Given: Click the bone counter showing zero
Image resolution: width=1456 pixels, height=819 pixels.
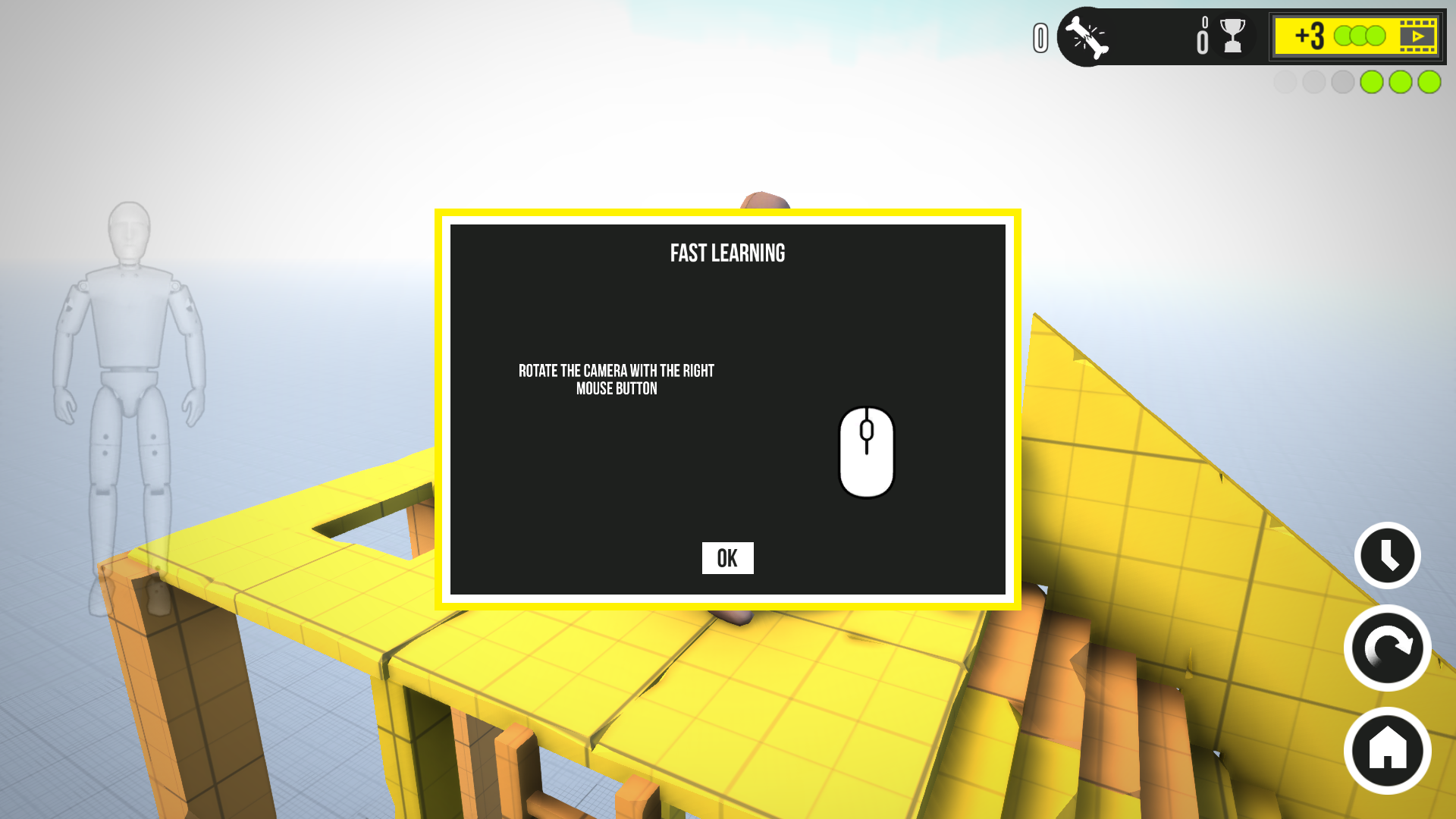Looking at the screenshot, I should click(x=1040, y=36).
